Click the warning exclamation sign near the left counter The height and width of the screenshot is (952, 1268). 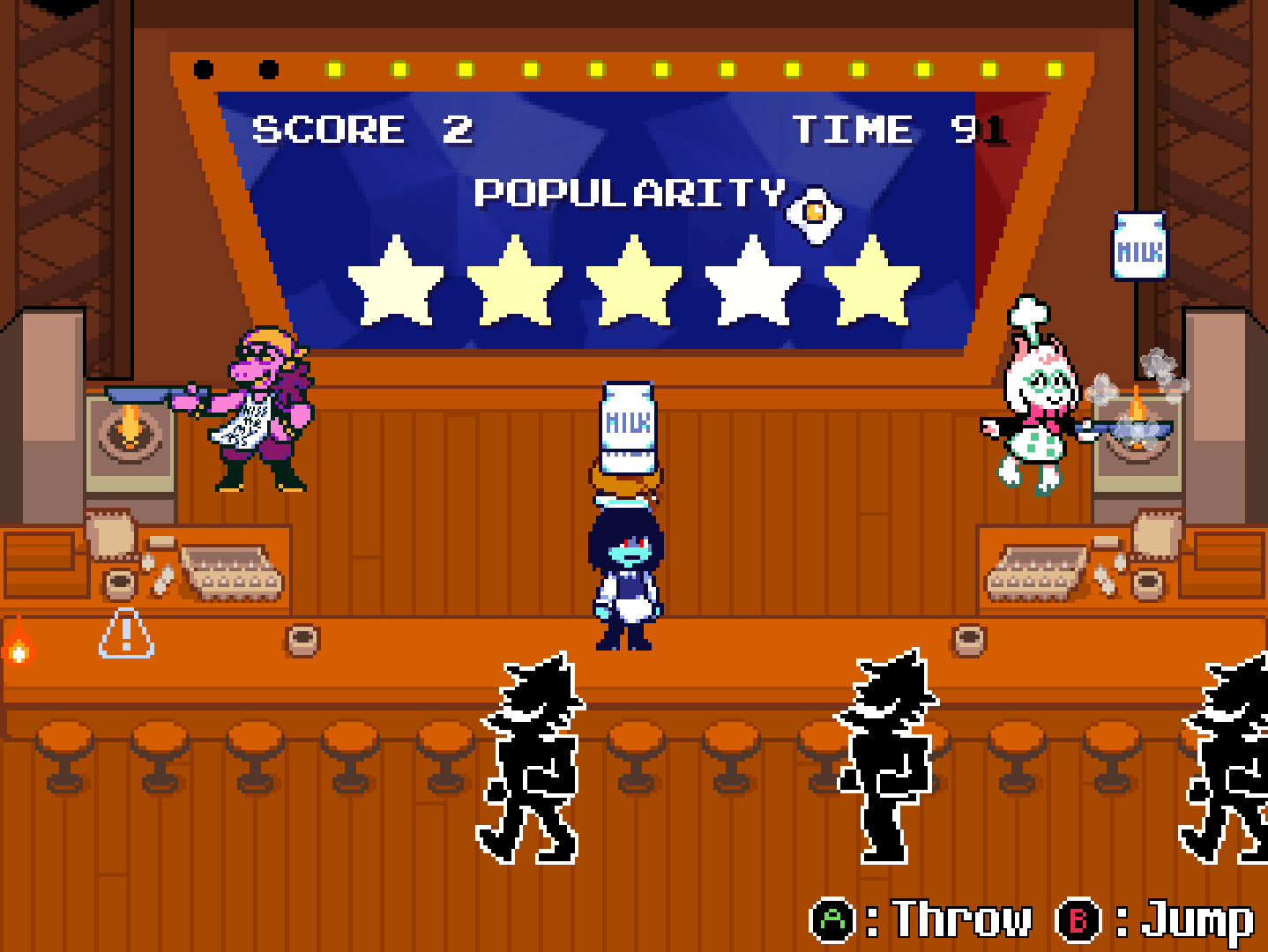[x=126, y=635]
